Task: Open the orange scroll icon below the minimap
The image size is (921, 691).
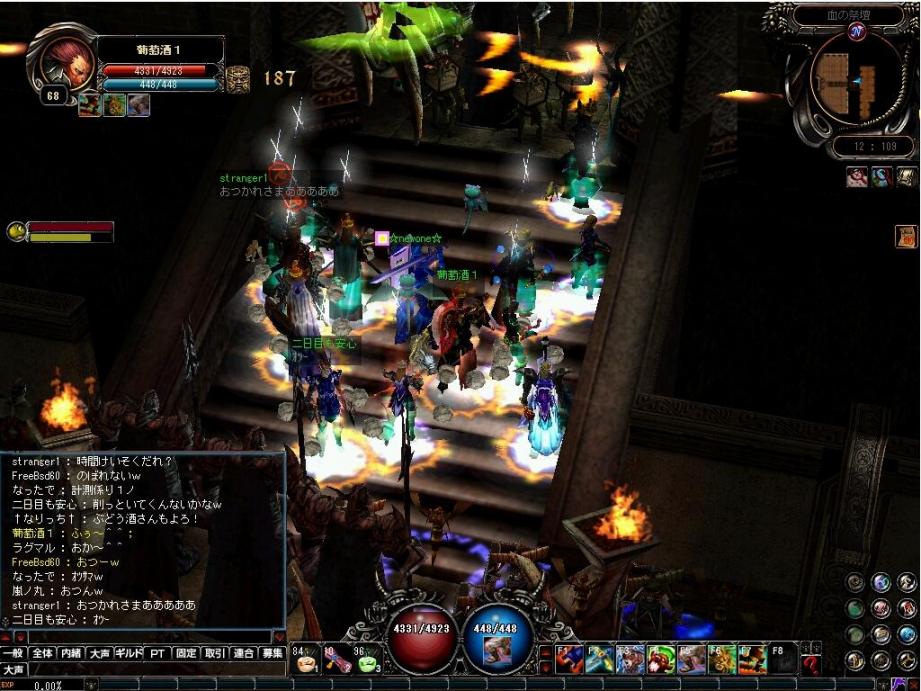Action: coord(906,236)
